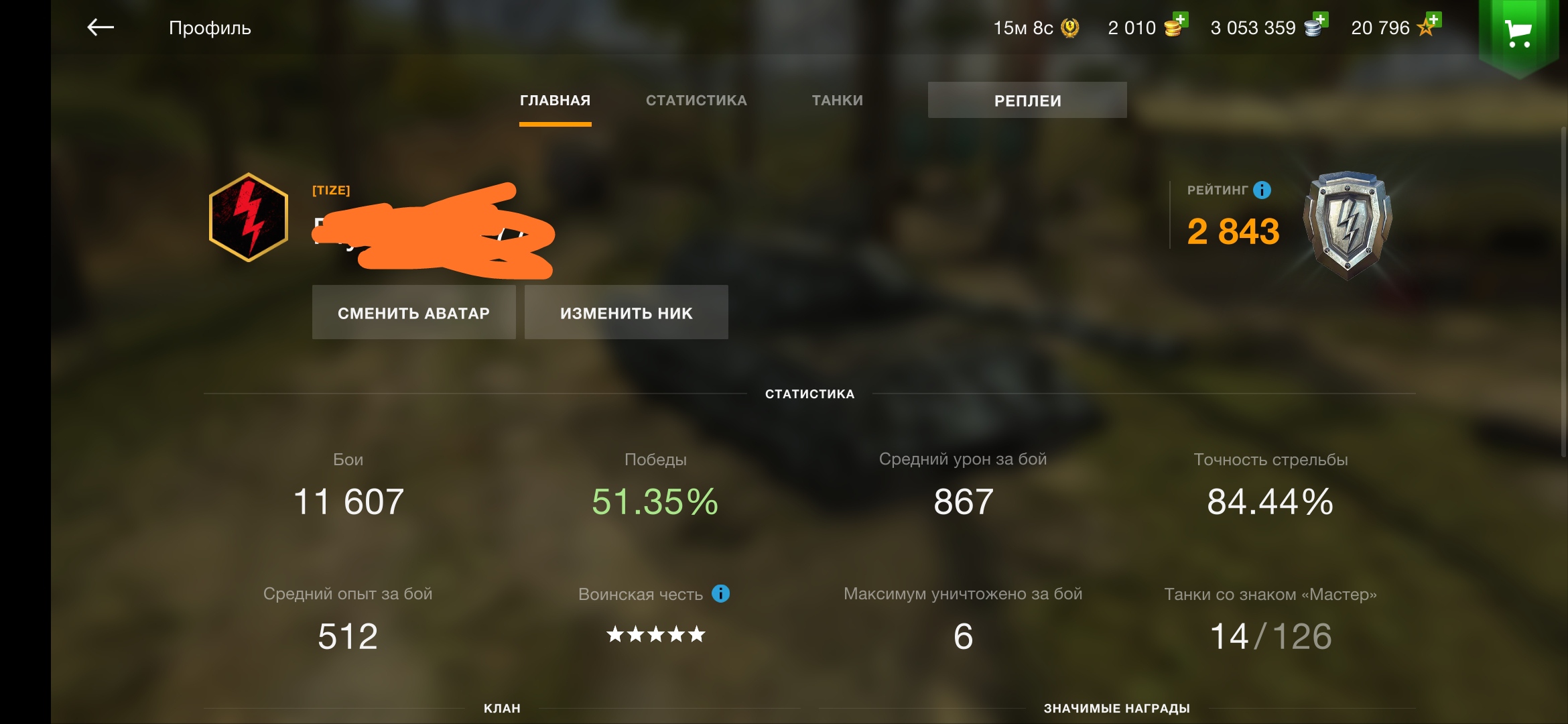Click the [TIZE] clan tag
Image resolution: width=1568 pixels, height=724 pixels.
333,190
